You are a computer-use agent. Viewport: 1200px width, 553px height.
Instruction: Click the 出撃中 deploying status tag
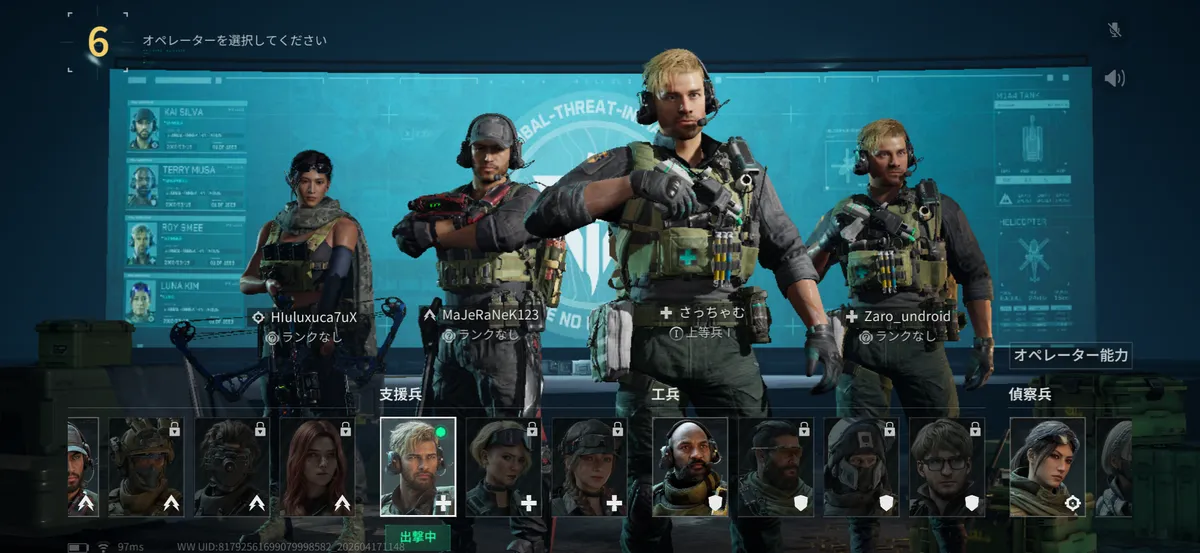418,536
